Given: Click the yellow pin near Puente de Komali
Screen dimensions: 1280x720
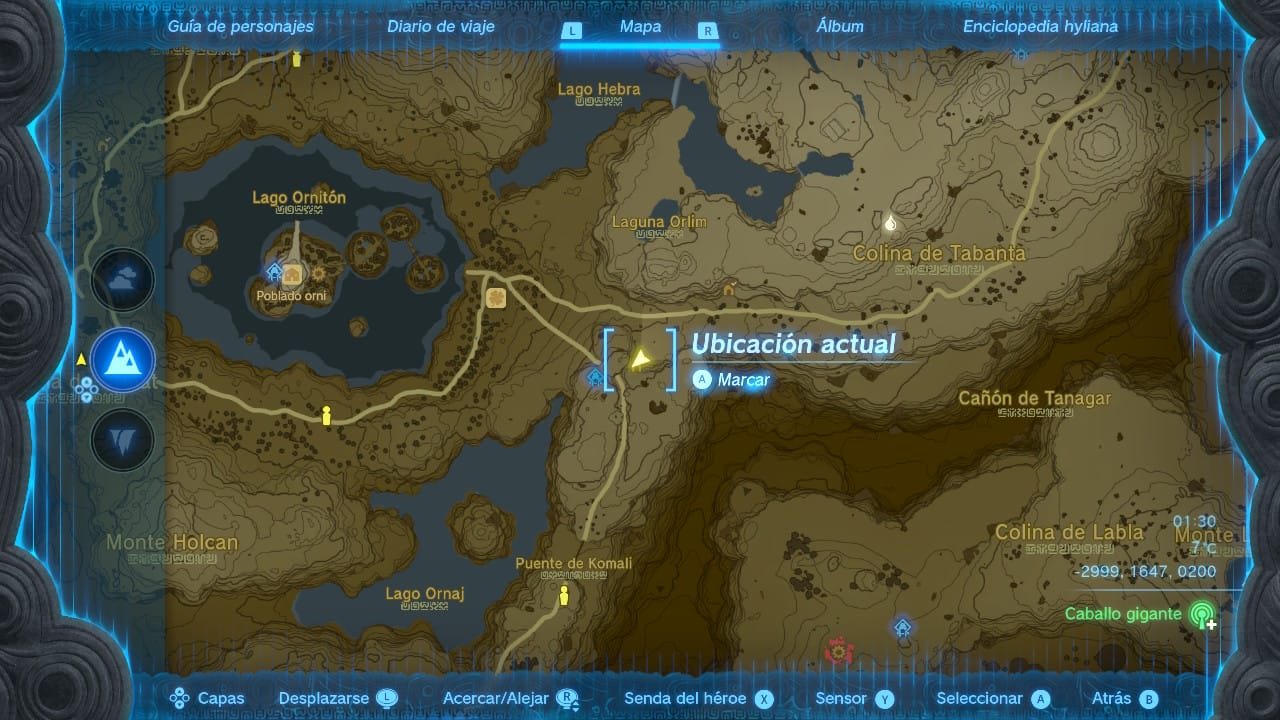Looking at the screenshot, I should (x=564, y=596).
